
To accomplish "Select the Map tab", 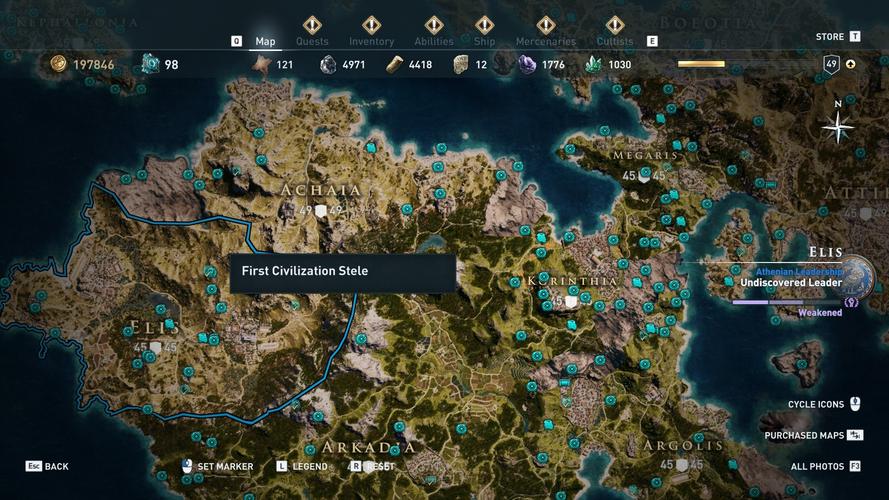I will tap(265, 41).
